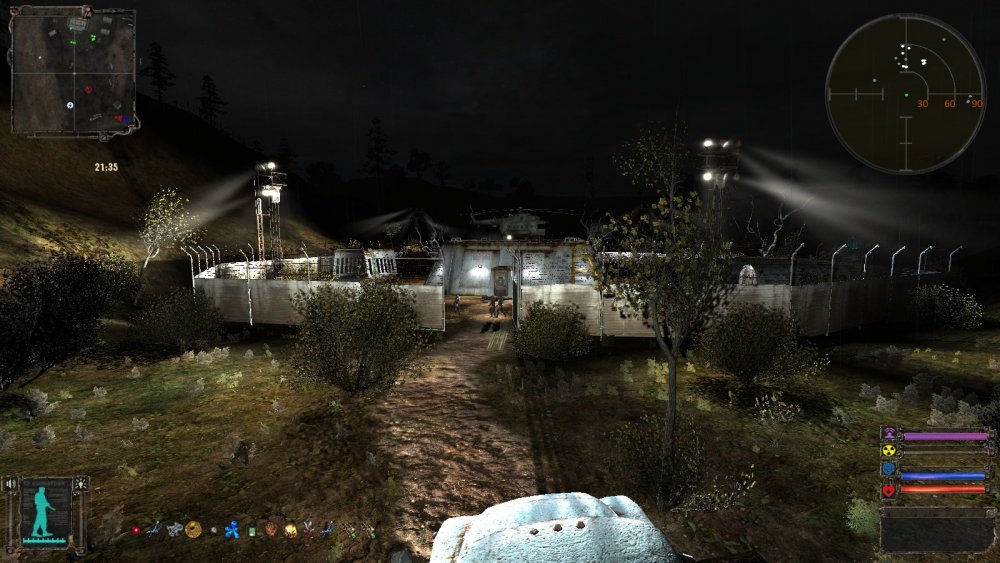This screenshot has width=1000, height=563.
Task: Open the square minimap in the corner
Action: [73, 71]
